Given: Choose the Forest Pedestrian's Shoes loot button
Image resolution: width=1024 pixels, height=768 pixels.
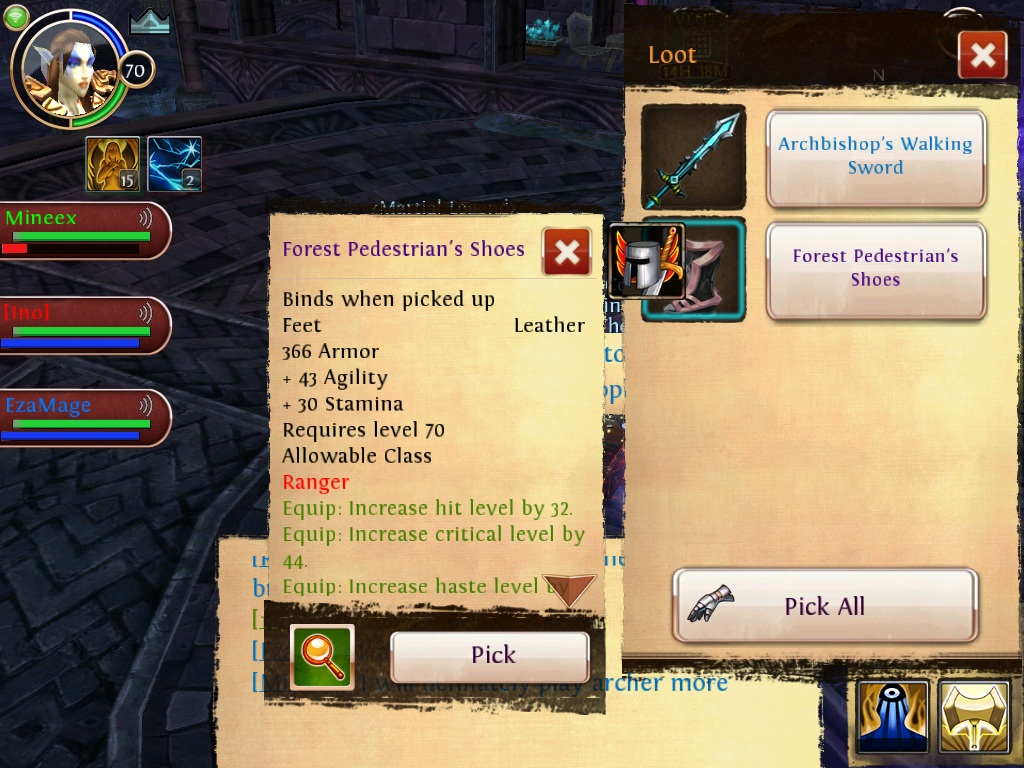Looking at the screenshot, I should pyautogui.click(x=875, y=269).
